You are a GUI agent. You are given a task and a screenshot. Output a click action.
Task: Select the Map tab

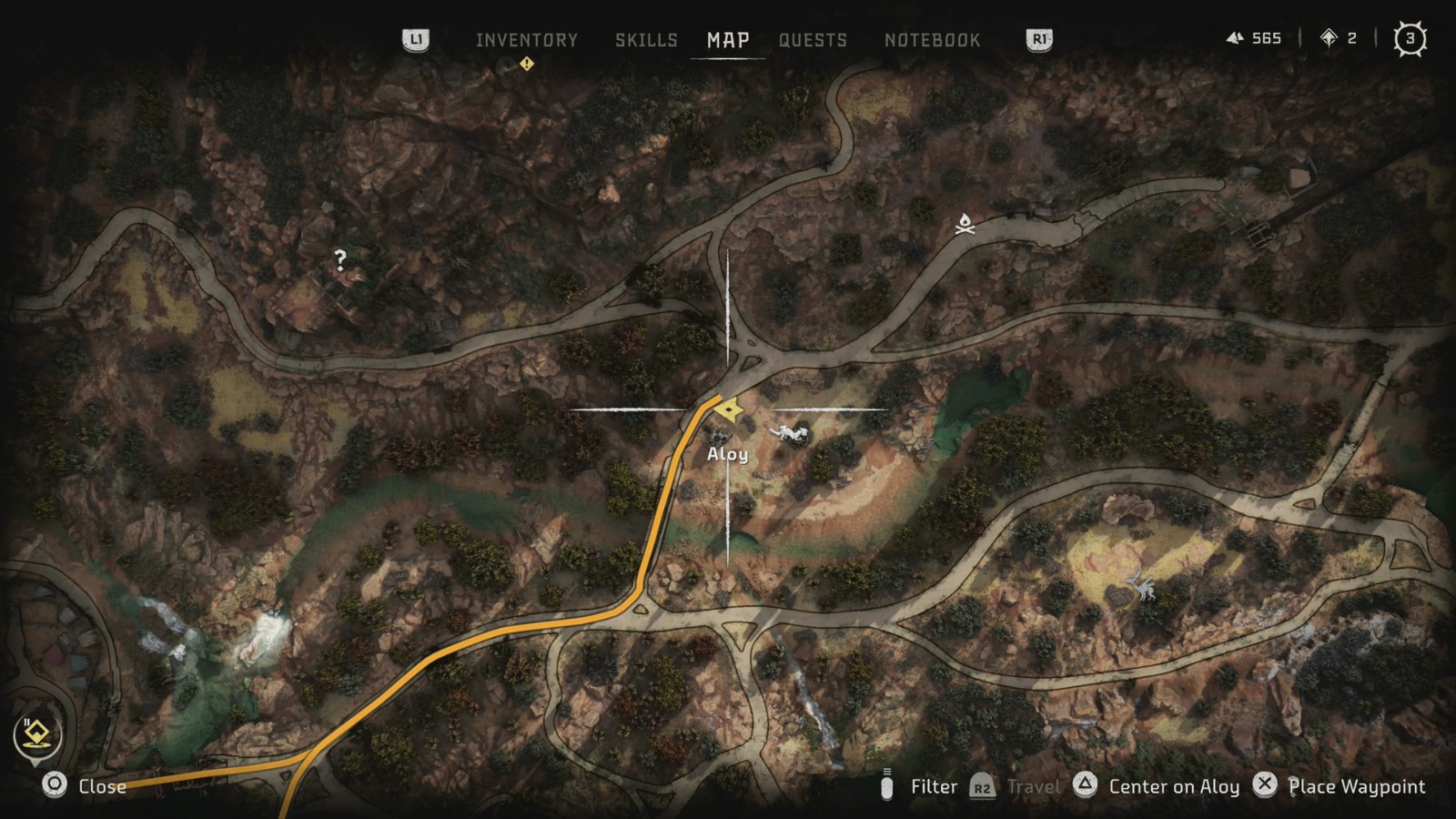[x=728, y=40]
